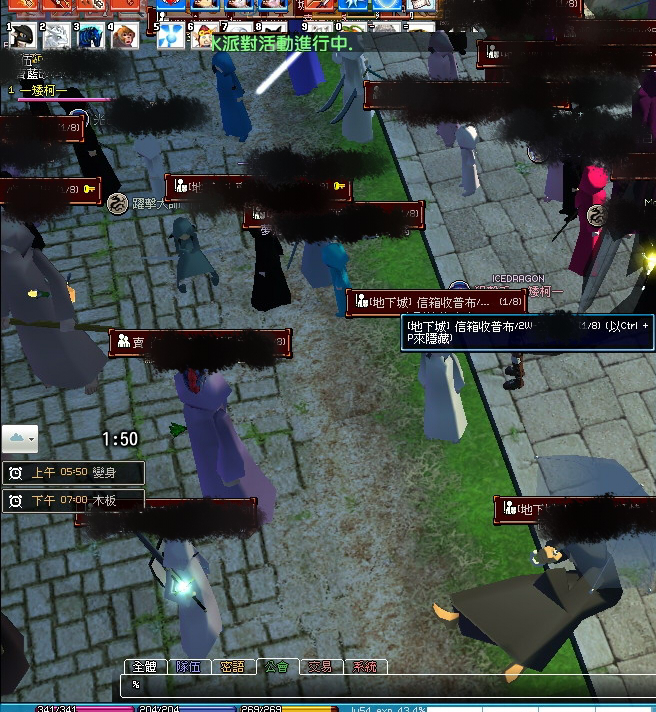This screenshot has height=712, width=656.
Task: Select the 密語 whisper chat tab
Action: coord(232,666)
